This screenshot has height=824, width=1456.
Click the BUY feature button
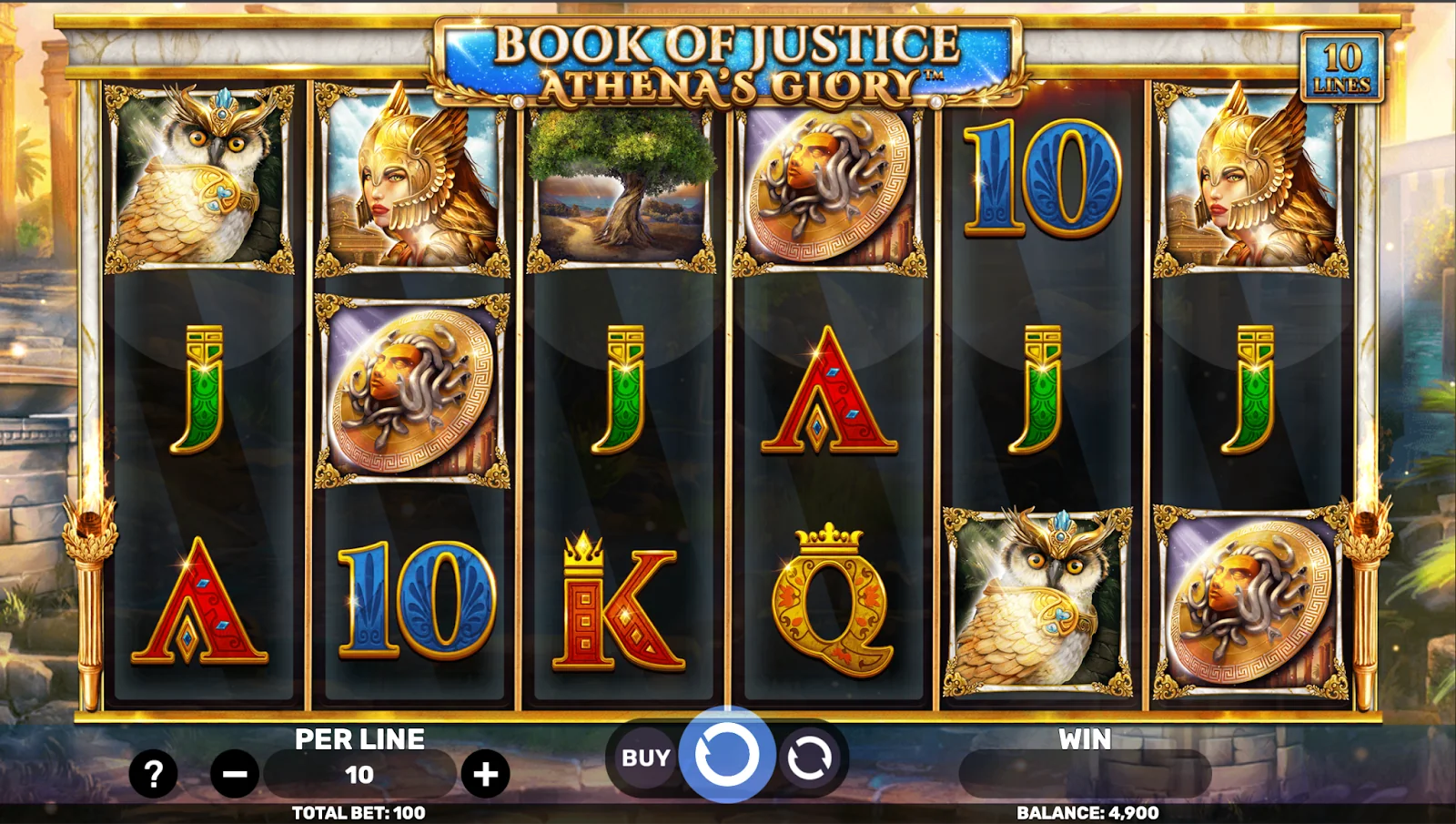click(x=645, y=758)
